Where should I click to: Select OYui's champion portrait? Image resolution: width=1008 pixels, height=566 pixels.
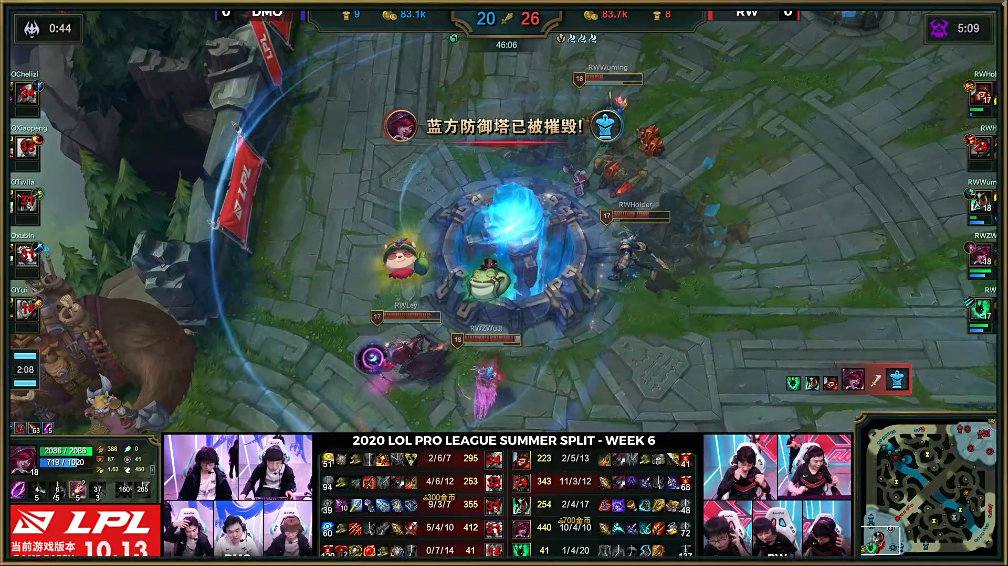point(27,309)
